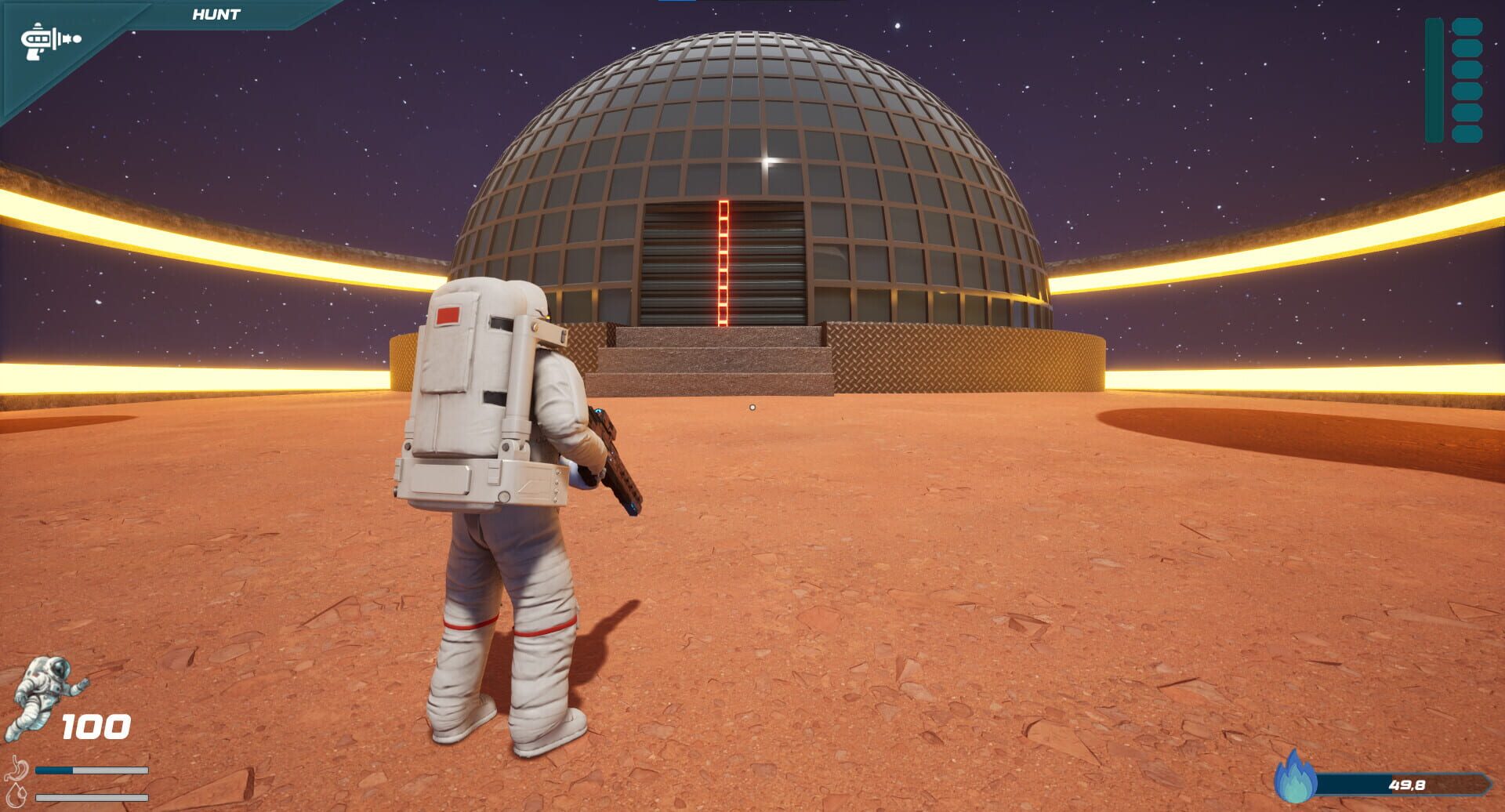Click the 100 health value
The width and height of the screenshot is (1505, 812).
[95, 727]
